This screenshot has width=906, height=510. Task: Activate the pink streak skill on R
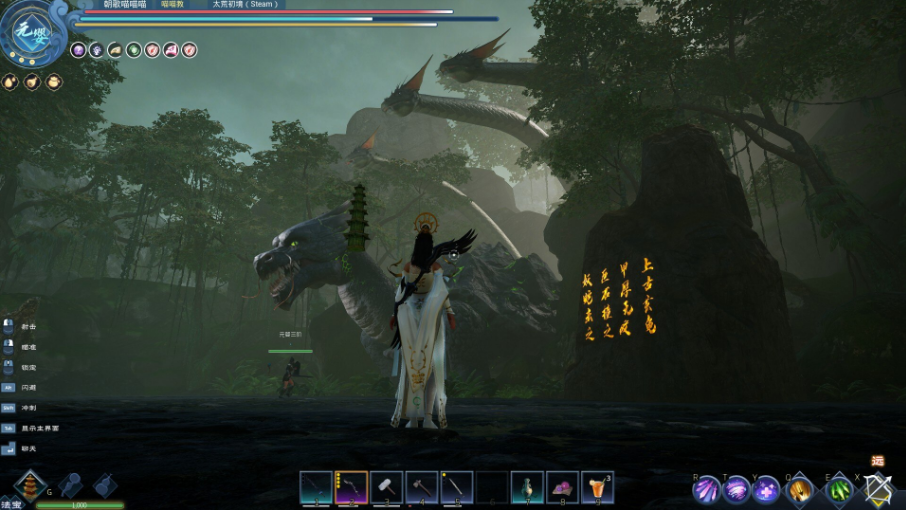pos(707,490)
